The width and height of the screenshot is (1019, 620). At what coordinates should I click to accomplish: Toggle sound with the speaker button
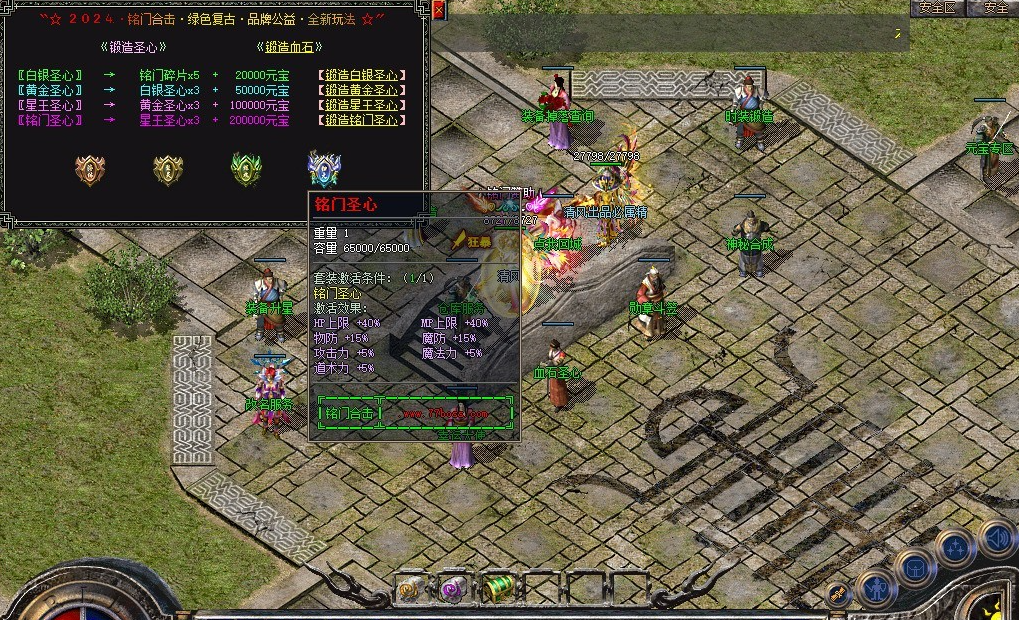[996, 538]
